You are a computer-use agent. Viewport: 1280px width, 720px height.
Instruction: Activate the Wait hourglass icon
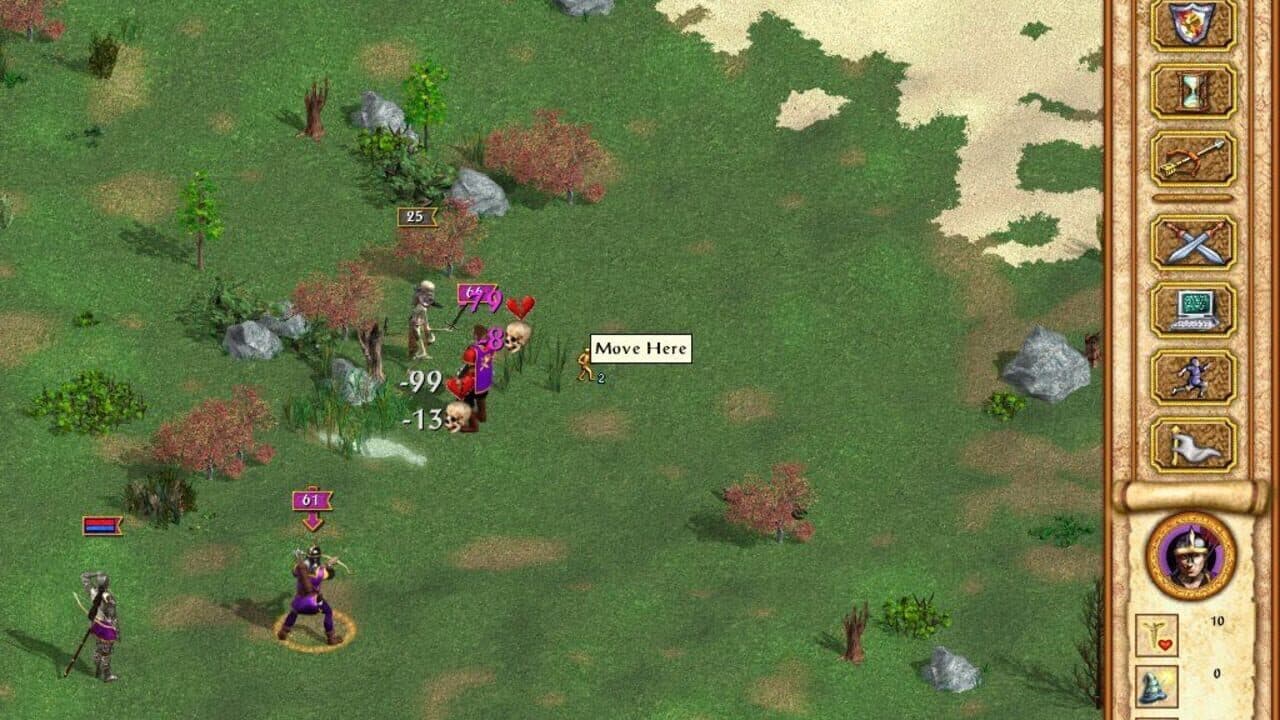pyautogui.click(x=1192, y=92)
